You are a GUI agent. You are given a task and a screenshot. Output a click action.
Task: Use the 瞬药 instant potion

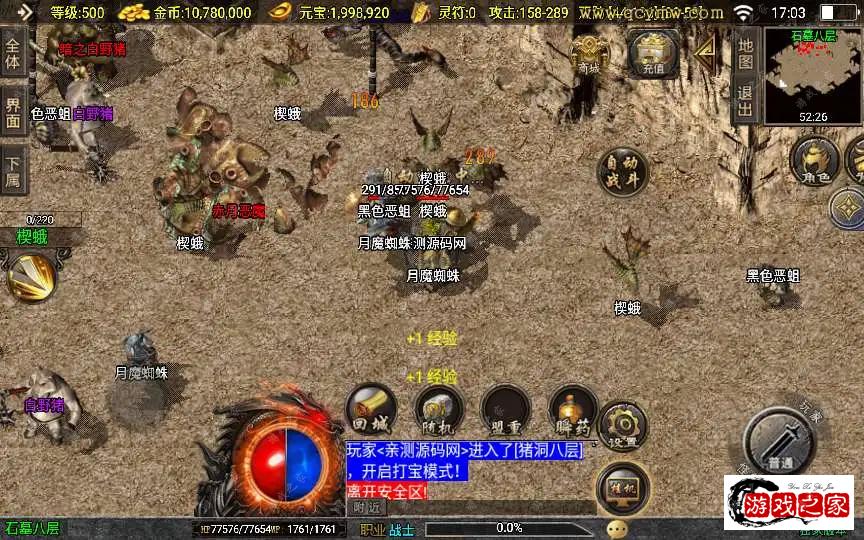(x=573, y=407)
